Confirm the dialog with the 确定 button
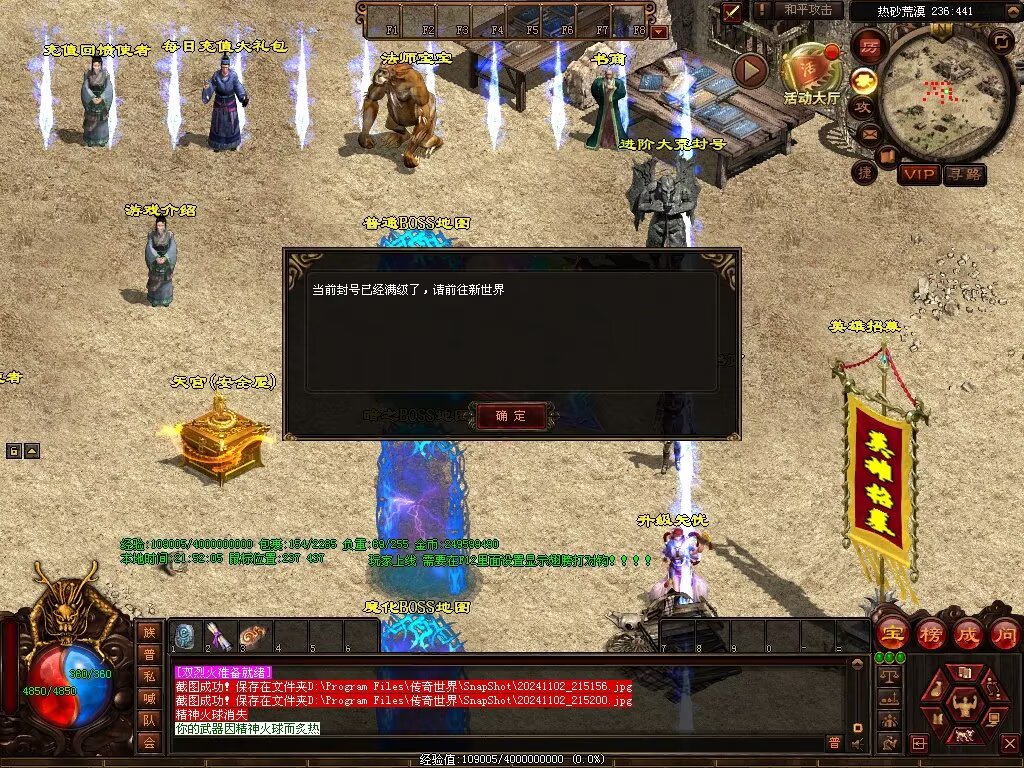This screenshot has height=768, width=1024. click(x=511, y=415)
